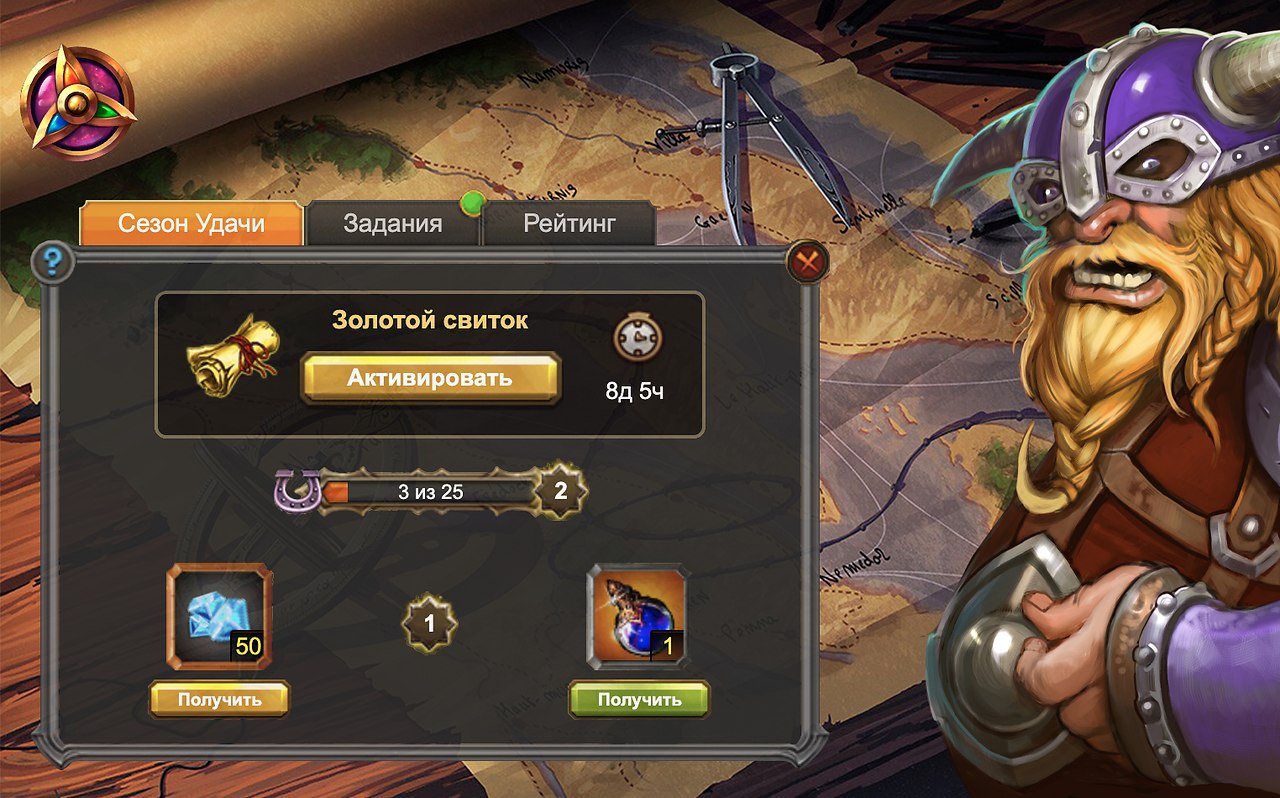Image resolution: width=1280 pixels, height=798 pixels.
Task: Close the season window with the X
Action: [x=806, y=262]
